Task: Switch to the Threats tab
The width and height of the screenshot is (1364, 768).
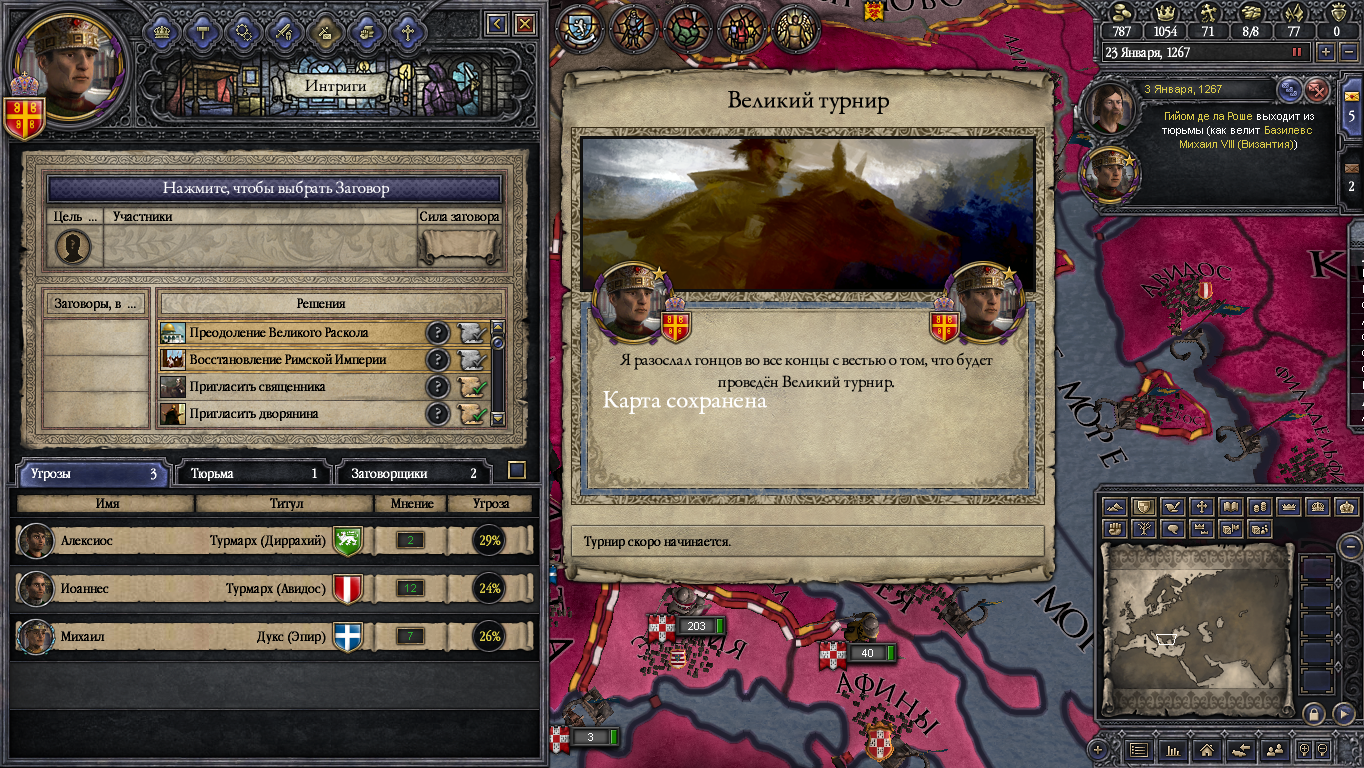Action: 92,474
